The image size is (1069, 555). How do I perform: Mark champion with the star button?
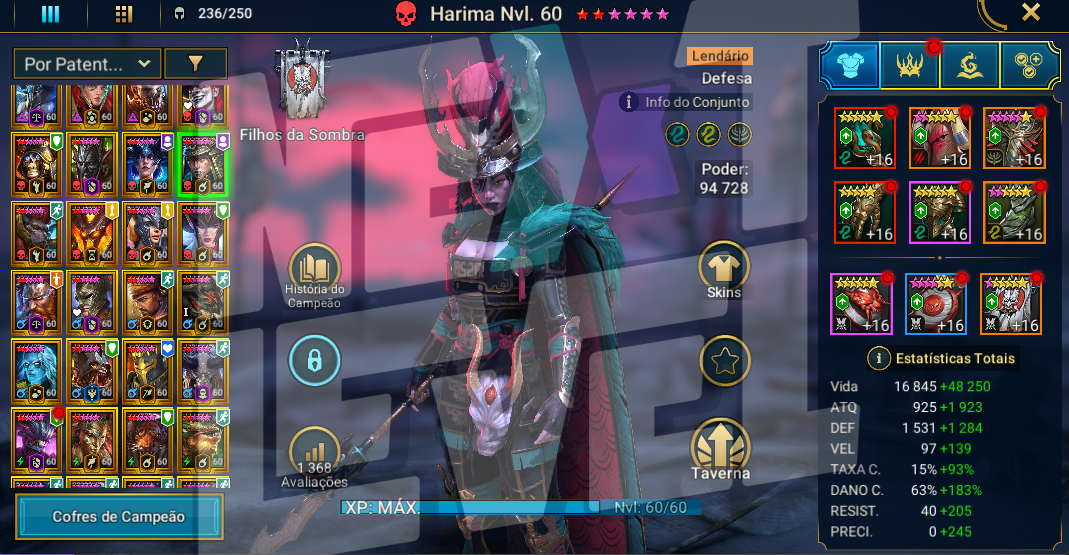click(x=724, y=361)
